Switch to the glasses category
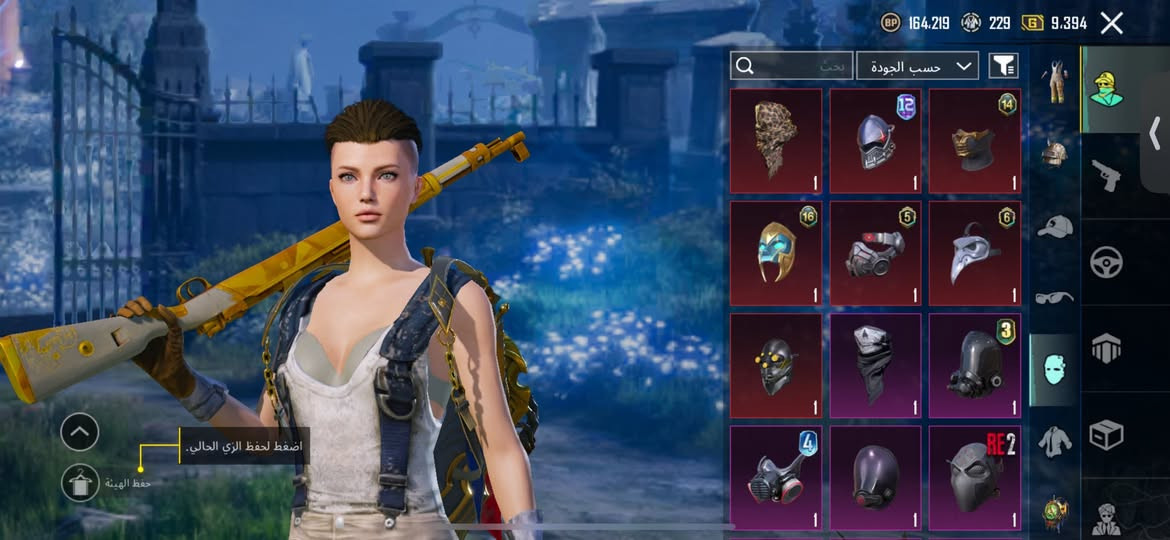 1054,297
